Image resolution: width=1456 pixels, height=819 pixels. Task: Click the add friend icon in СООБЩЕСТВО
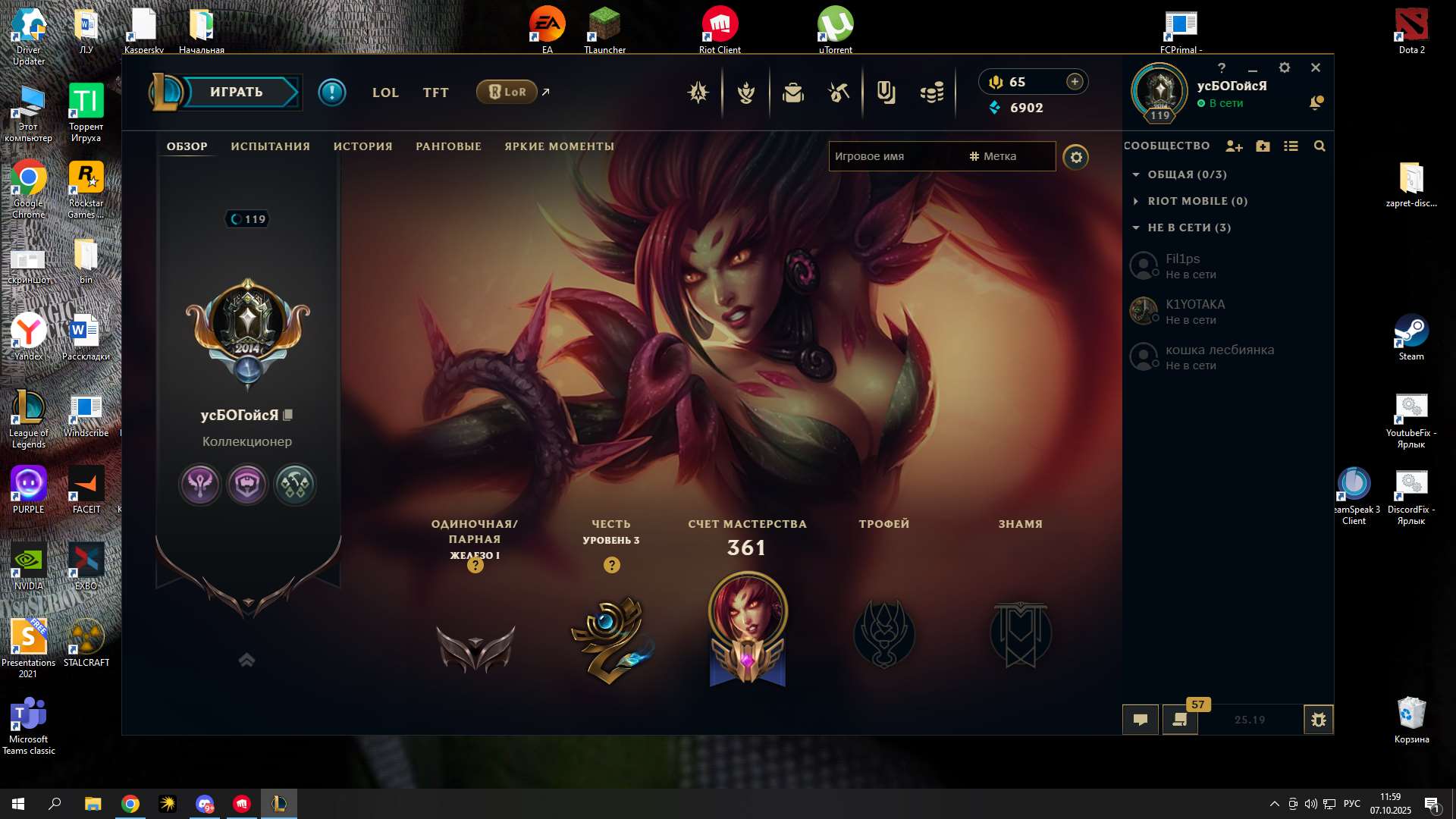[x=1234, y=146]
